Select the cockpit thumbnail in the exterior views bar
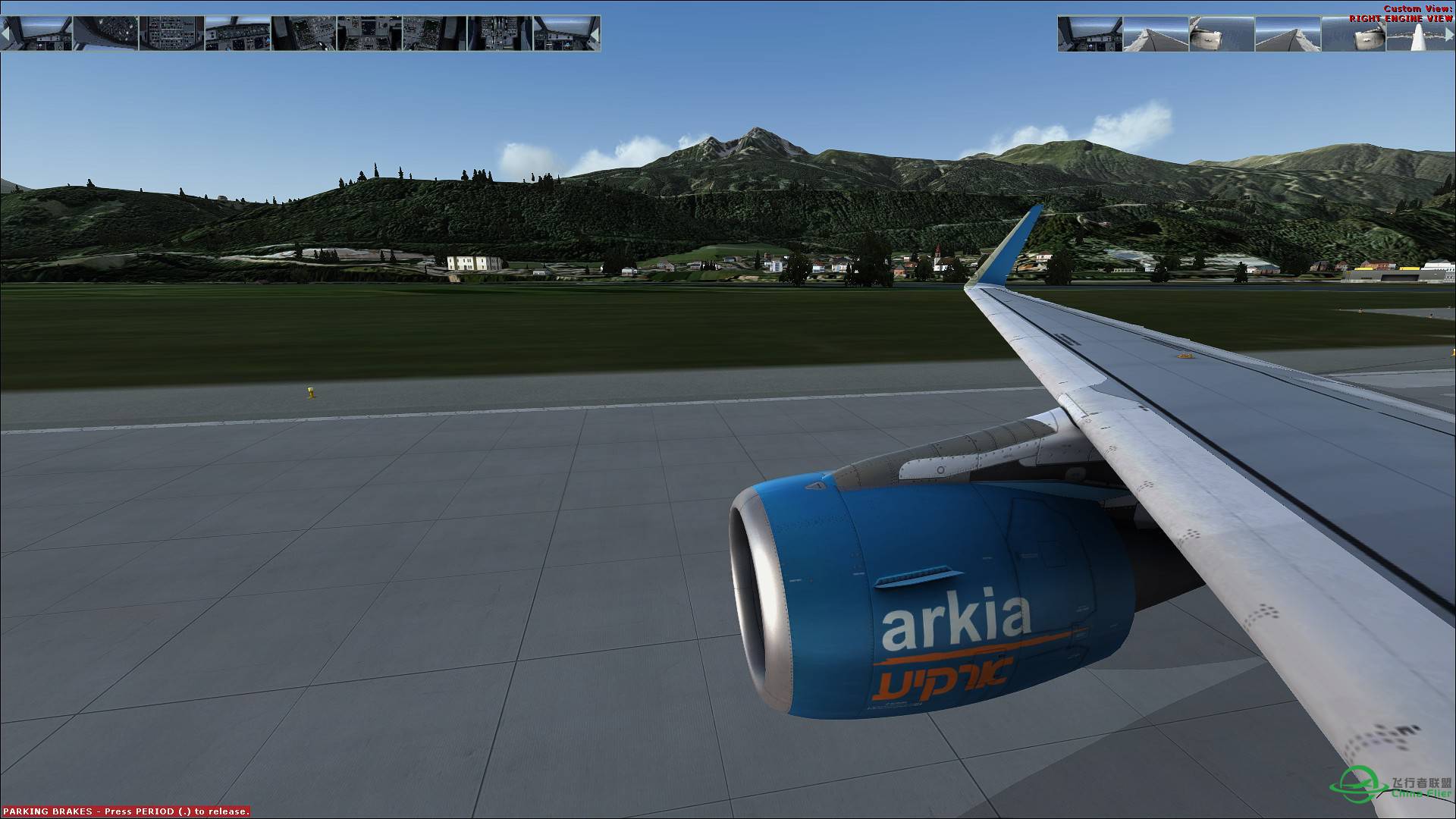Viewport: 1456px width, 819px height. pyautogui.click(x=1090, y=34)
